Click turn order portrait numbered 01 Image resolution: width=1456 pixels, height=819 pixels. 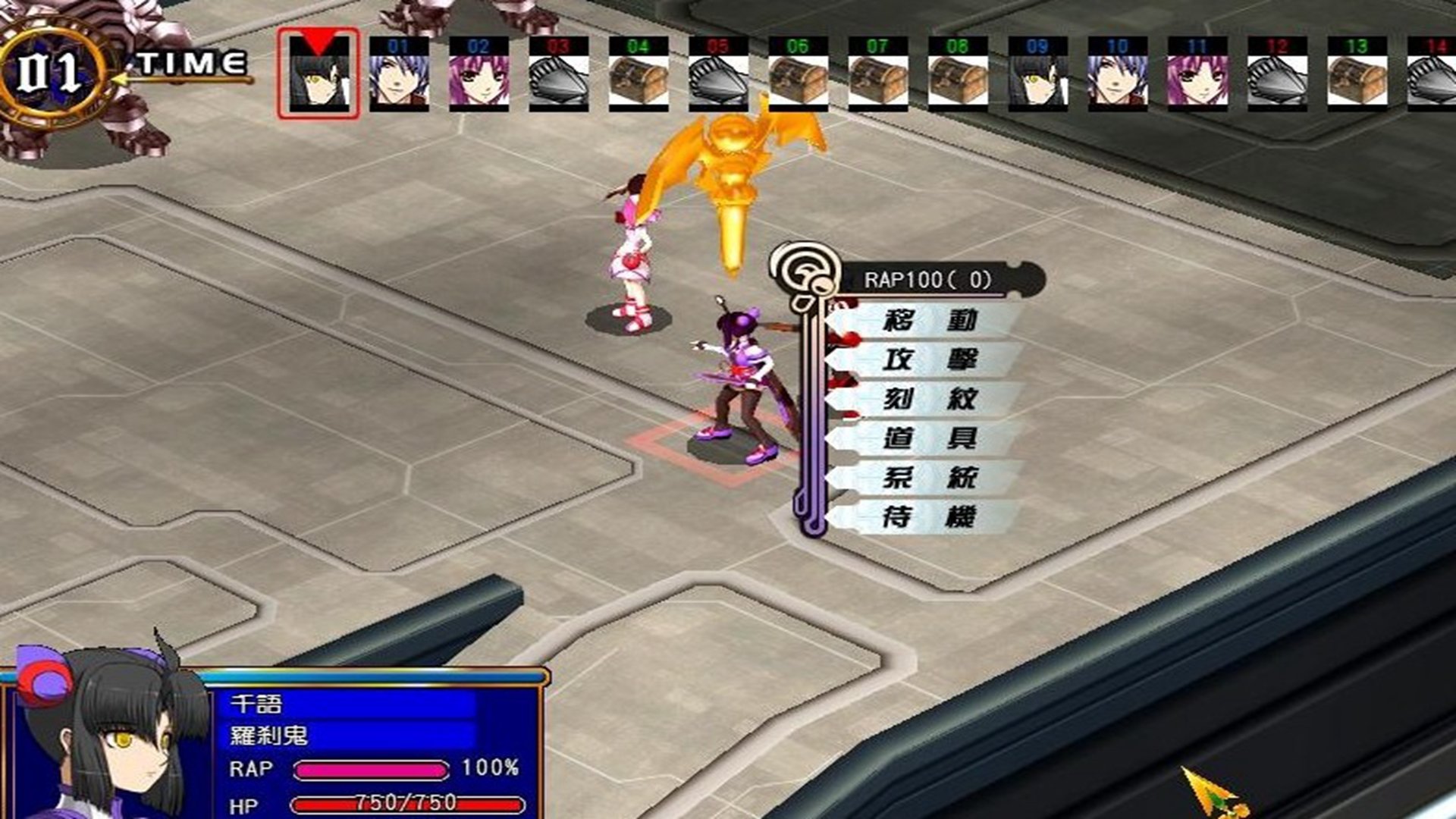[399, 74]
